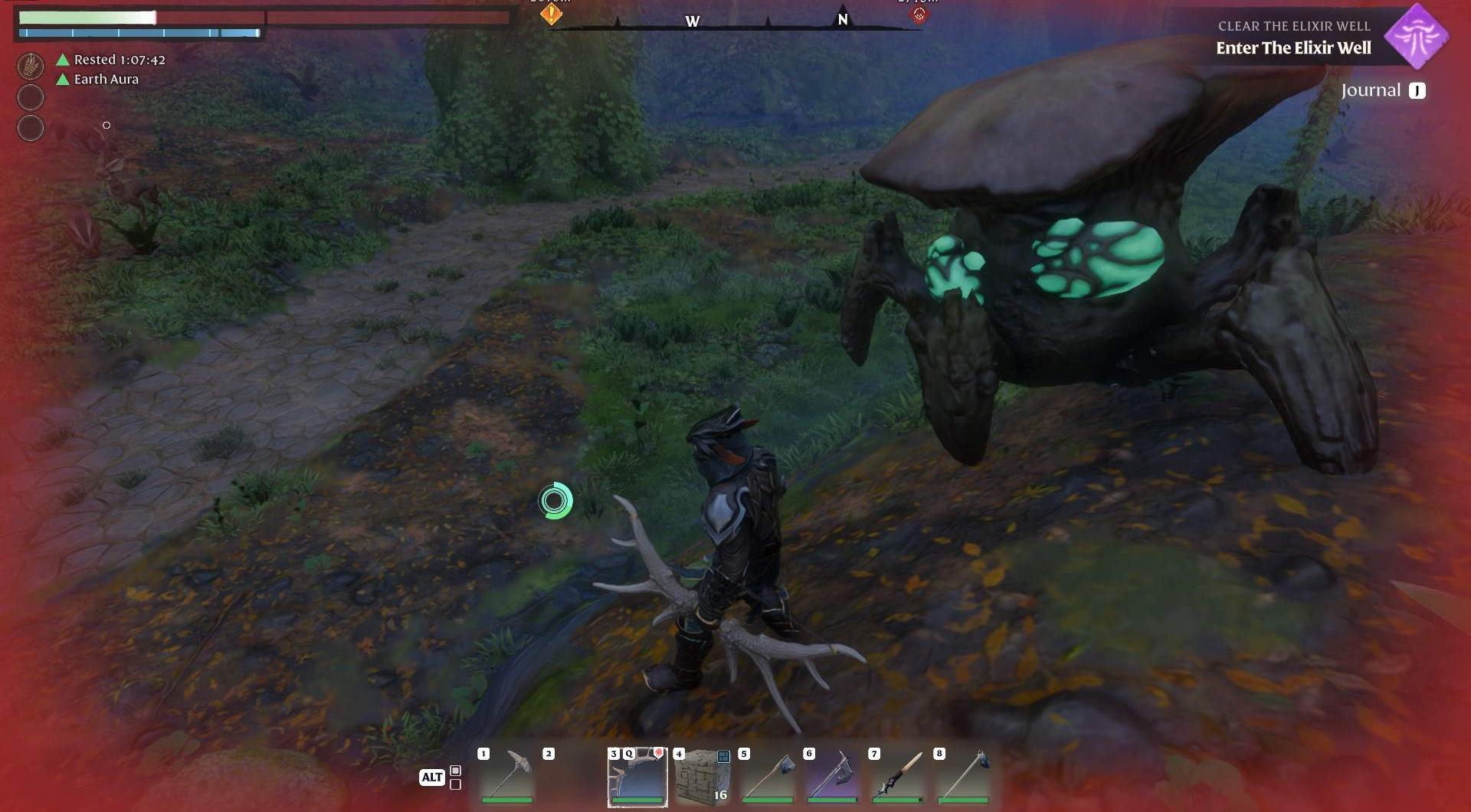This screenshot has width=1471, height=812.
Task: Select the dark sword in slot 7
Action: click(x=898, y=775)
